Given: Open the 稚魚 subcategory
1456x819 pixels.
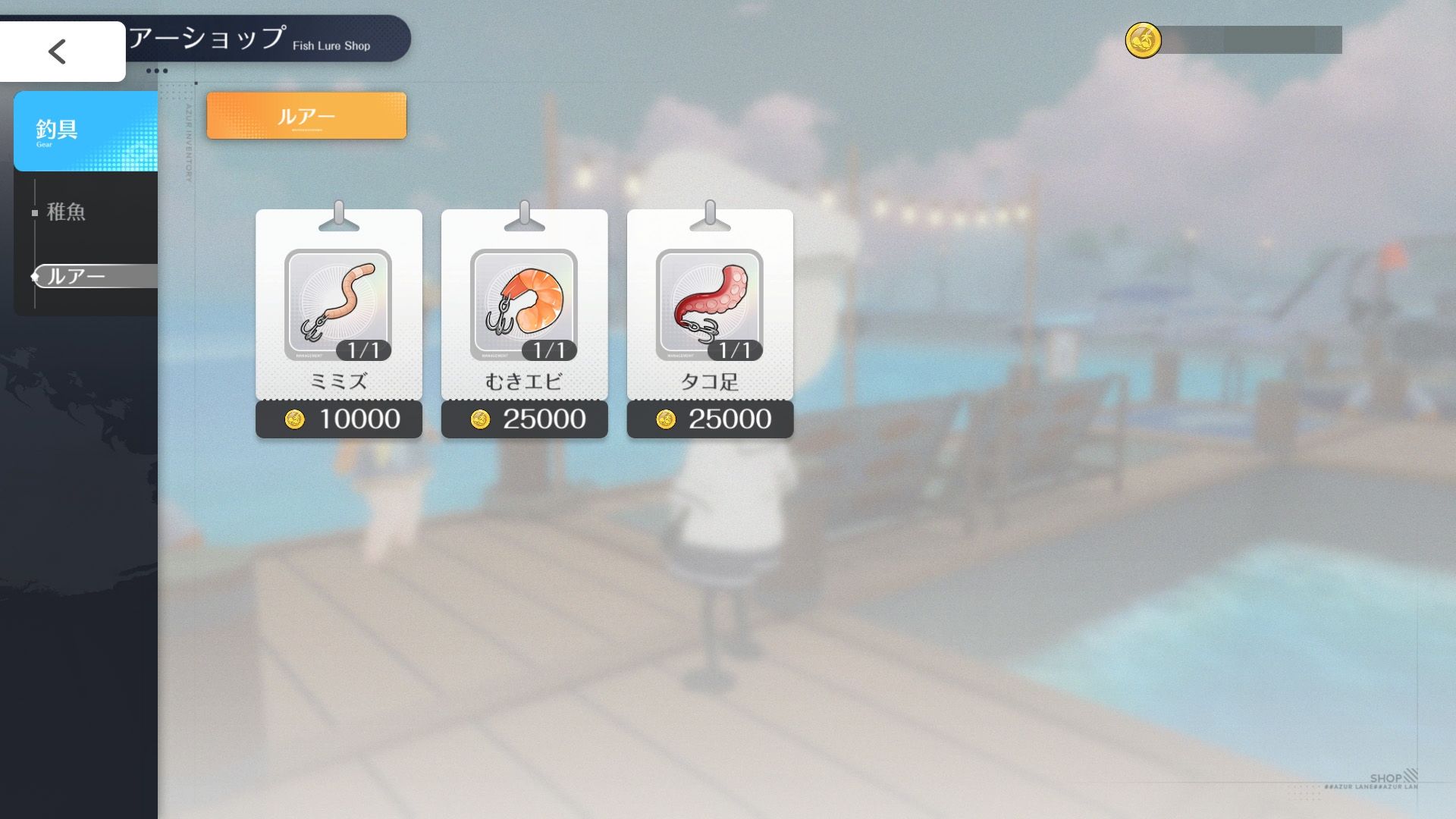Looking at the screenshot, I should coord(67,212).
